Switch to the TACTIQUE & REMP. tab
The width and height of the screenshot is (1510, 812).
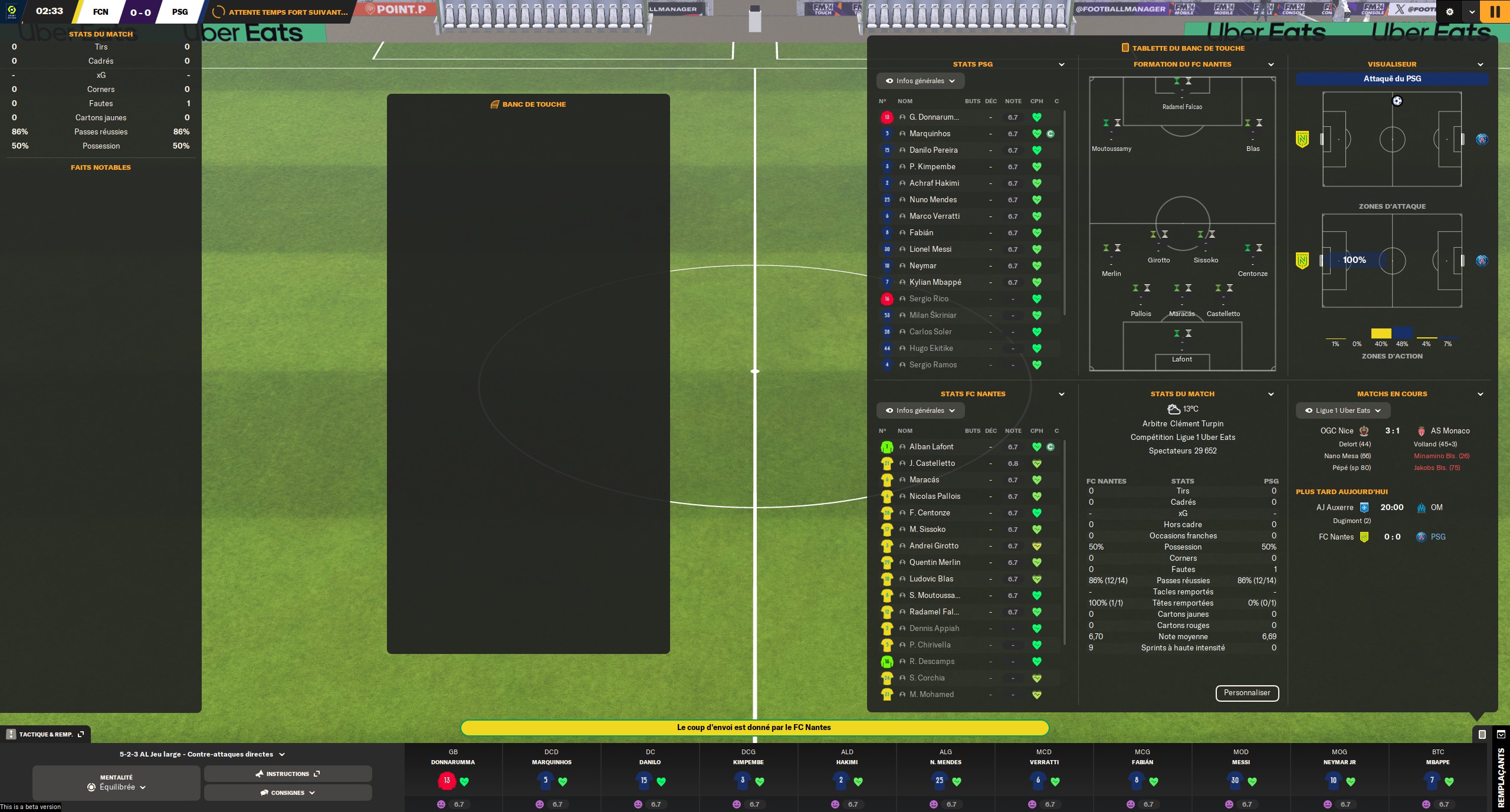pyautogui.click(x=46, y=734)
